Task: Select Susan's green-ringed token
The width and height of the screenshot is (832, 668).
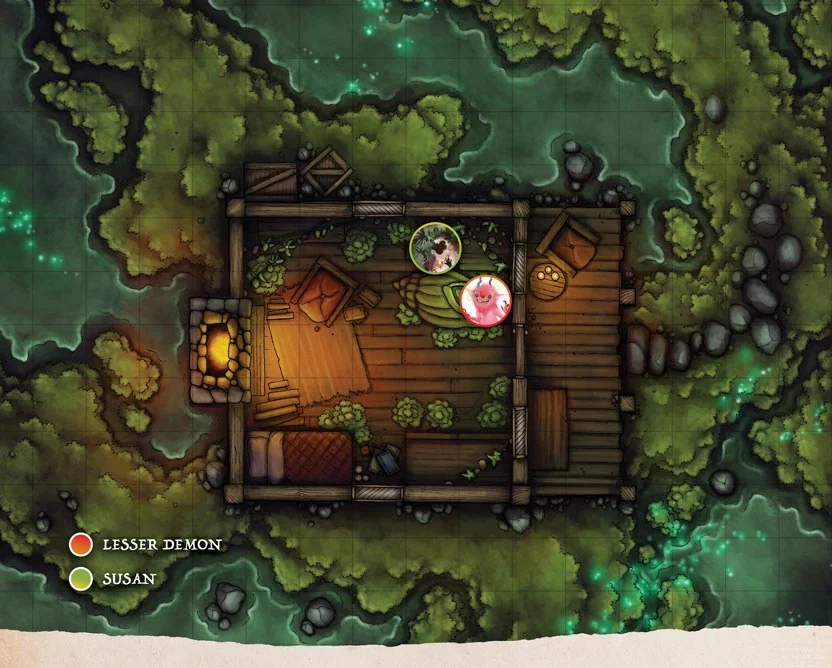Action: coord(436,247)
